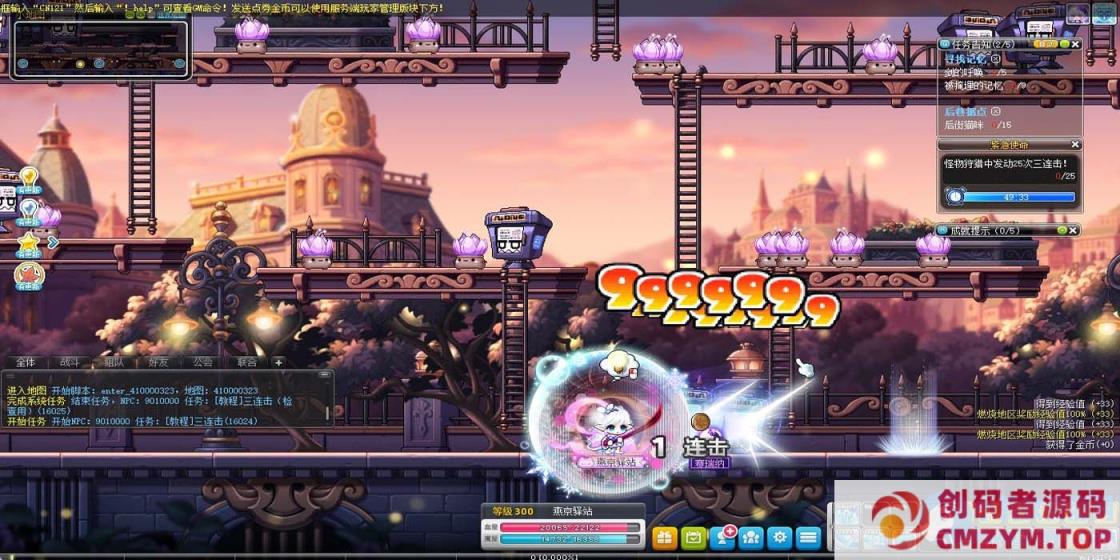Open the orange gift box menu
Viewport: 1120px width, 560px height.
[665, 537]
